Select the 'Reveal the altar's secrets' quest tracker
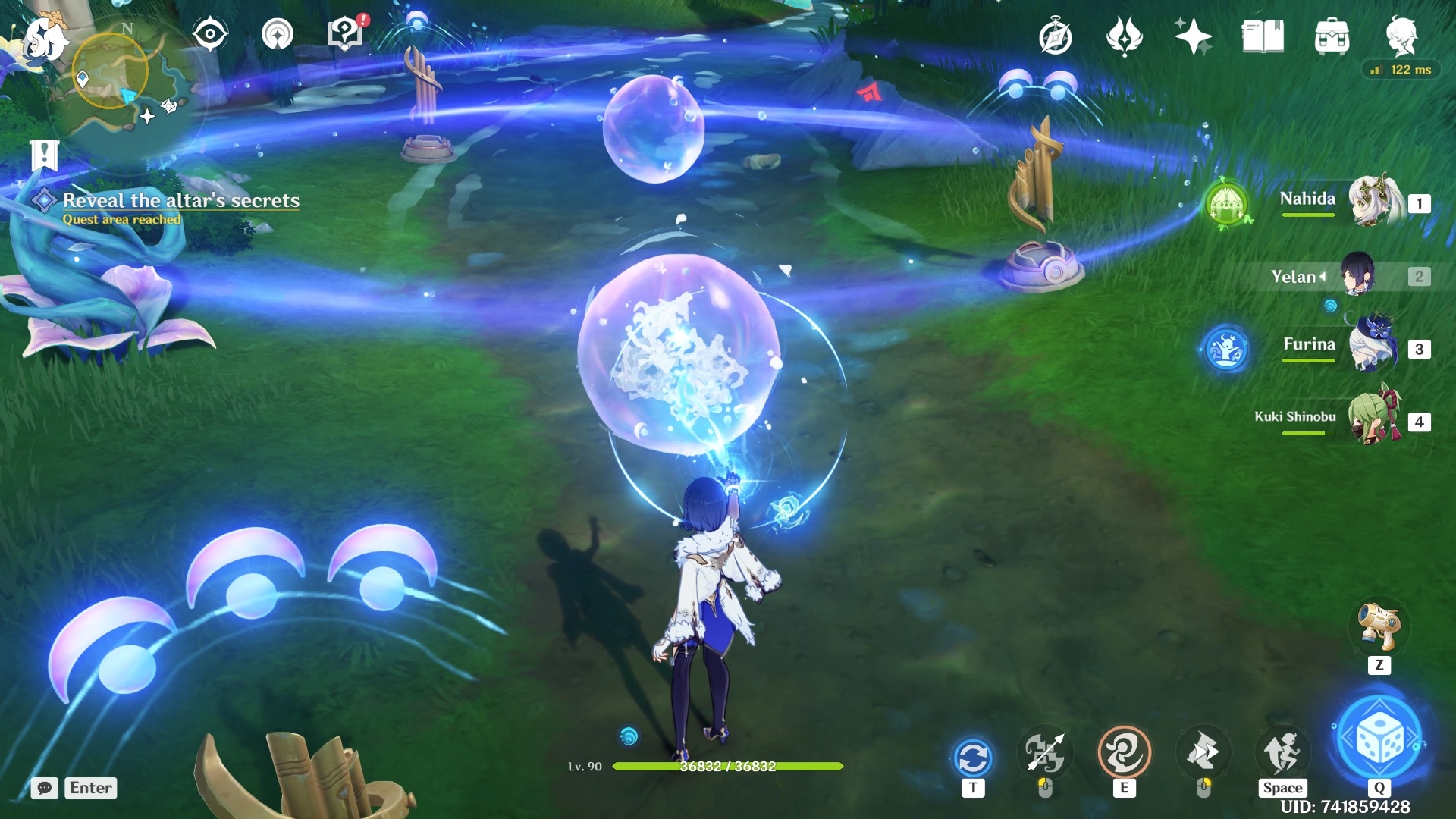Screen dimensions: 1456x819 pyautogui.click(x=180, y=200)
